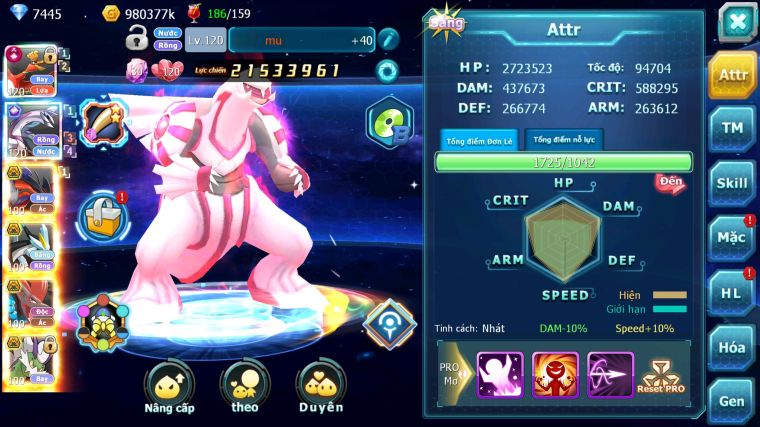
Task: Open the Skill tab
Action: 732,183
